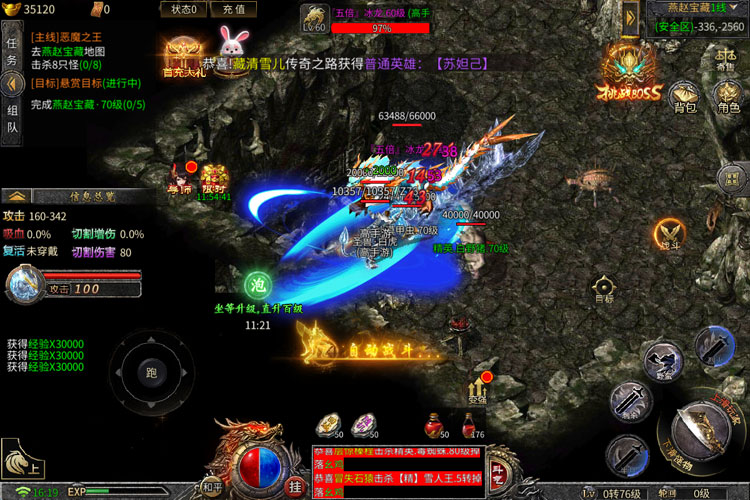Viewport: 750px width, 500px height.
Task: Open the 角色 character sheet
Action: [x=728, y=96]
